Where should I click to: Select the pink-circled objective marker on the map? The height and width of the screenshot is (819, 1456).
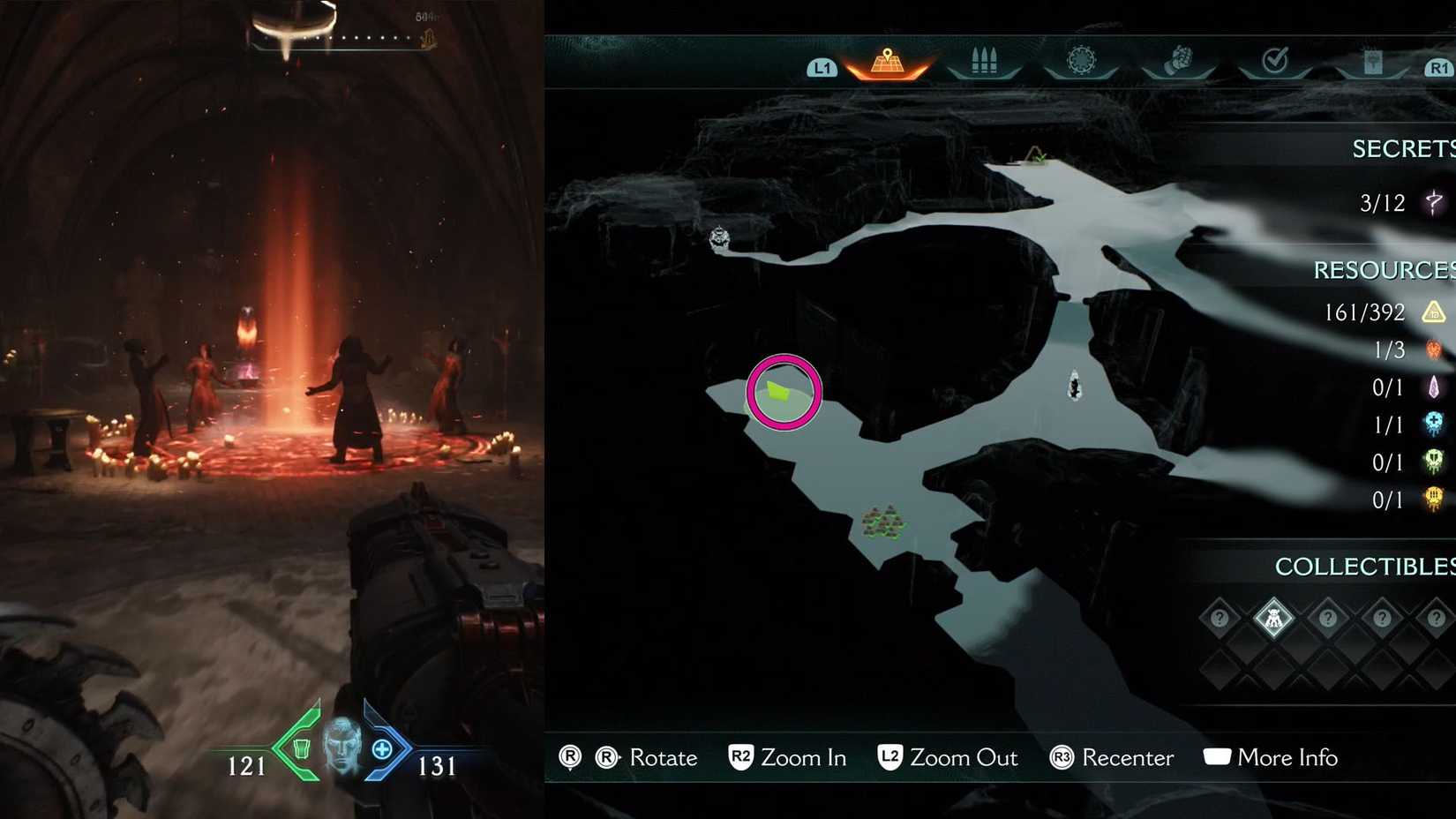pyautogui.click(x=785, y=391)
